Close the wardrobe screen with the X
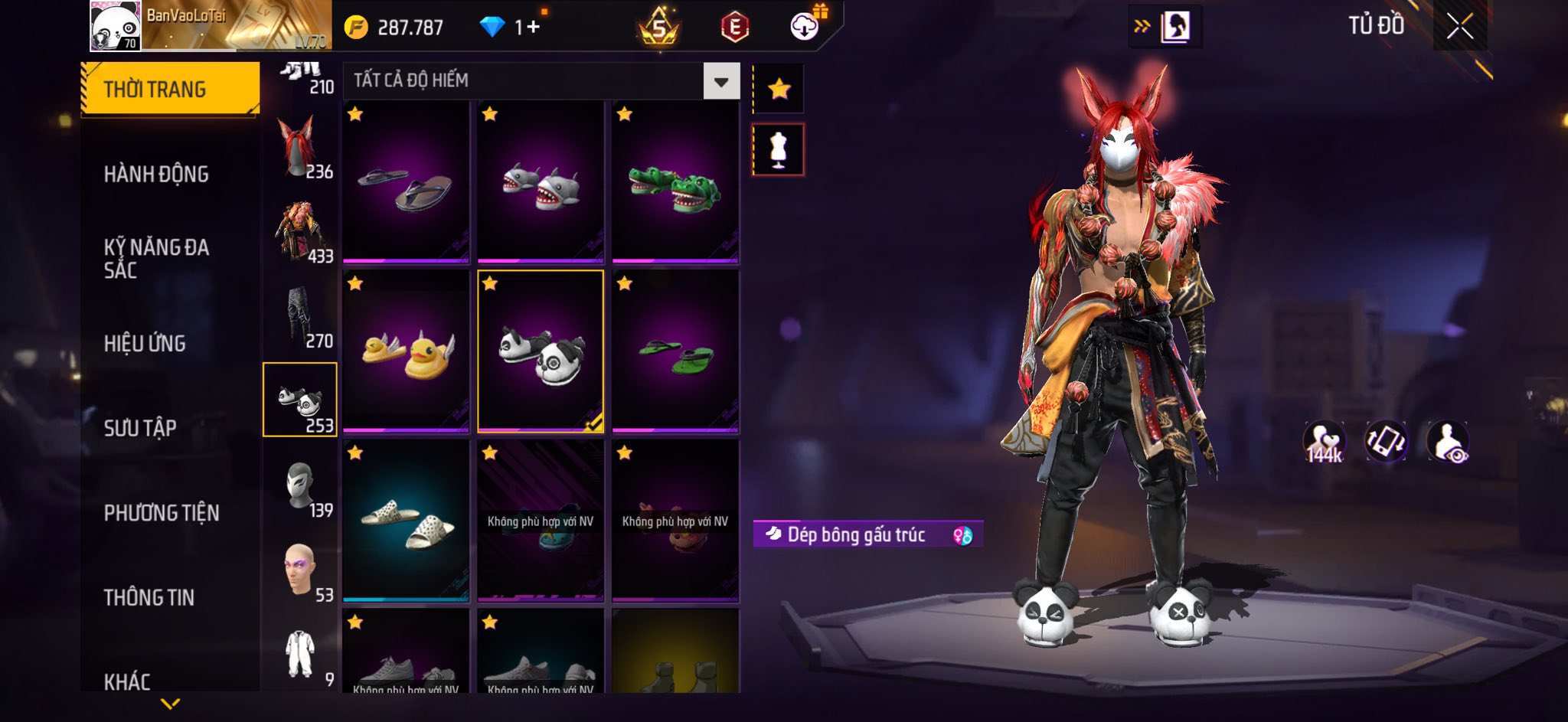1568x722 pixels. [1459, 27]
